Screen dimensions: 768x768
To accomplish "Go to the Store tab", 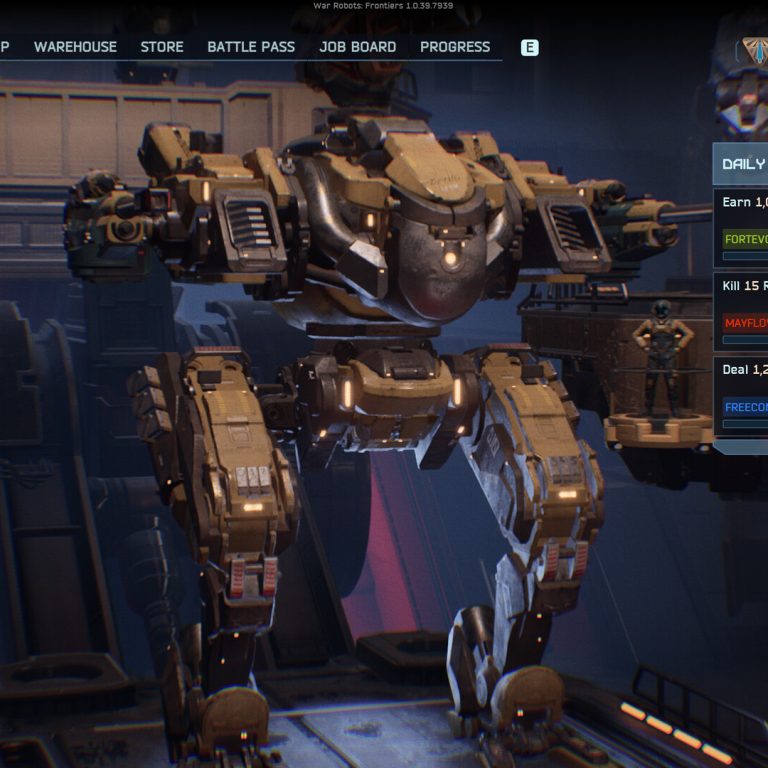I will pos(162,47).
